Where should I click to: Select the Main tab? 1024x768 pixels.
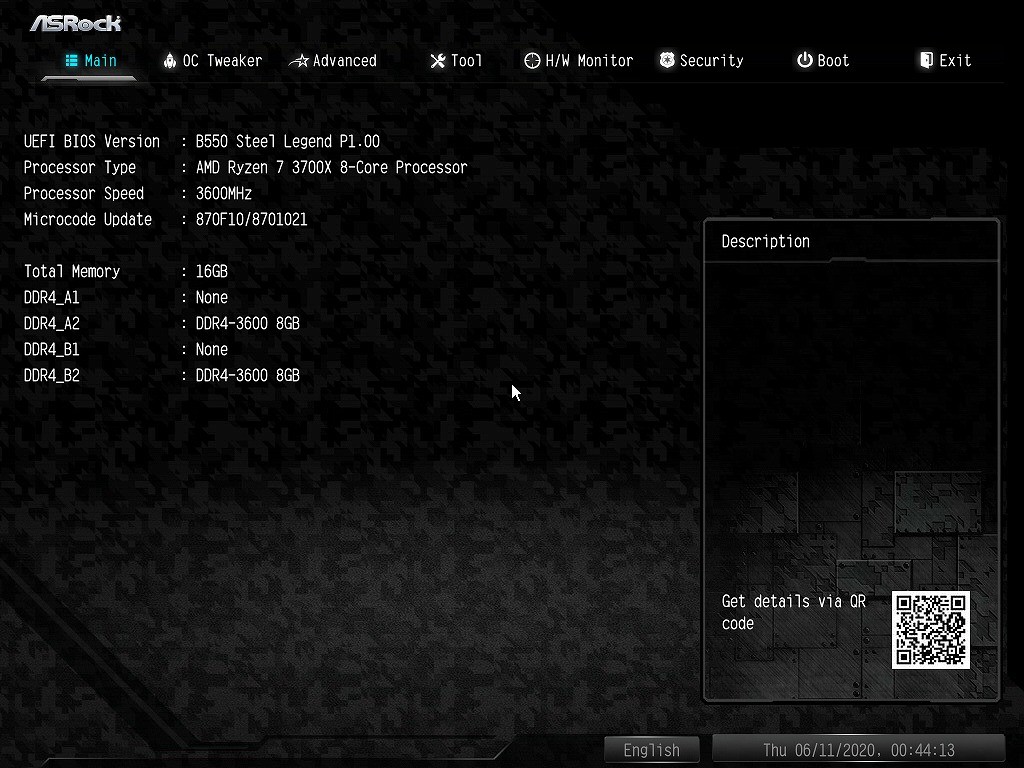[x=91, y=61]
